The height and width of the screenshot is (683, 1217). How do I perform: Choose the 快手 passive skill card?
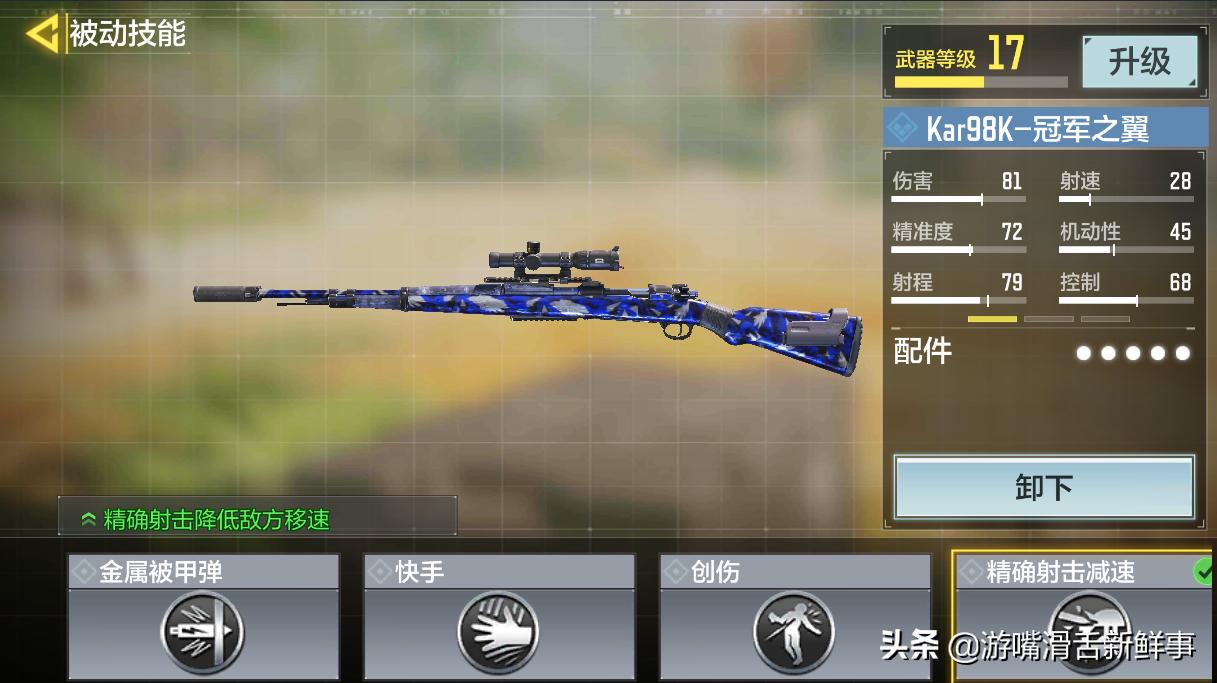click(498, 619)
